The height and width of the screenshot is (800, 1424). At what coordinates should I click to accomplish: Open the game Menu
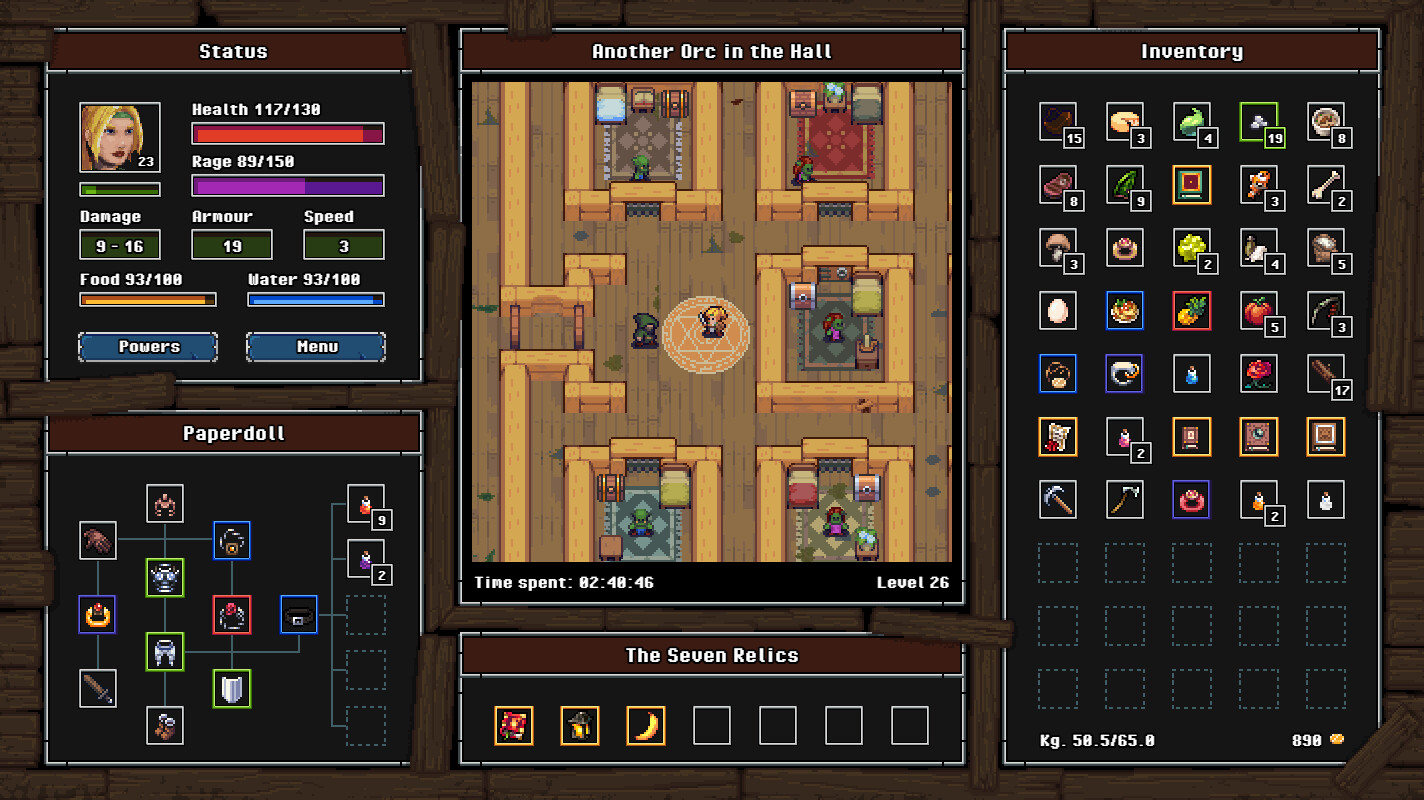(315, 347)
